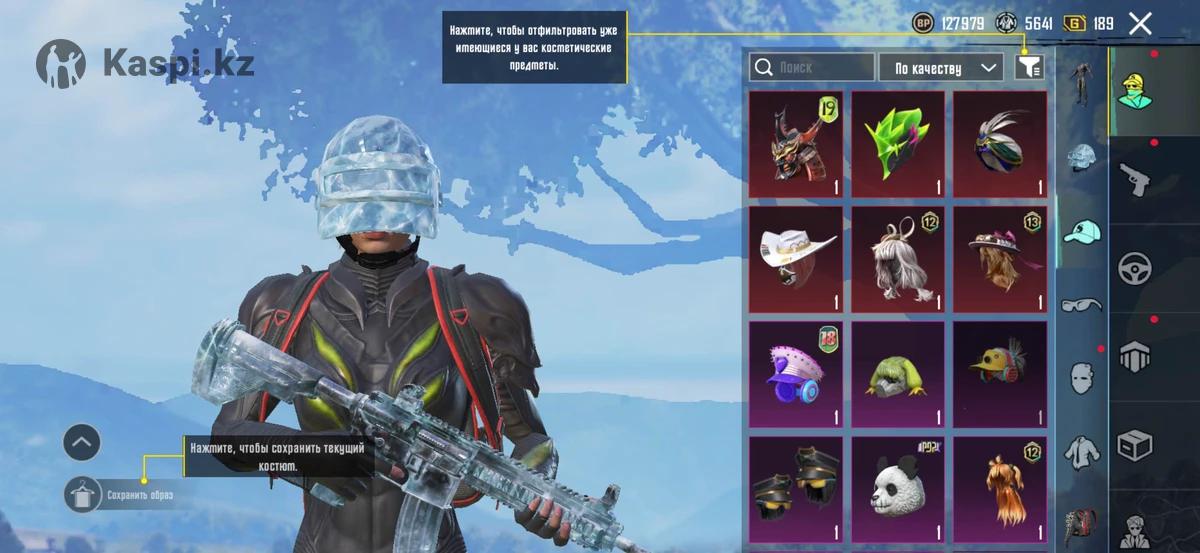Image resolution: width=1200 pixels, height=553 pixels.
Task: Choose the green crystal headpiece
Action: tap(898, 145)
